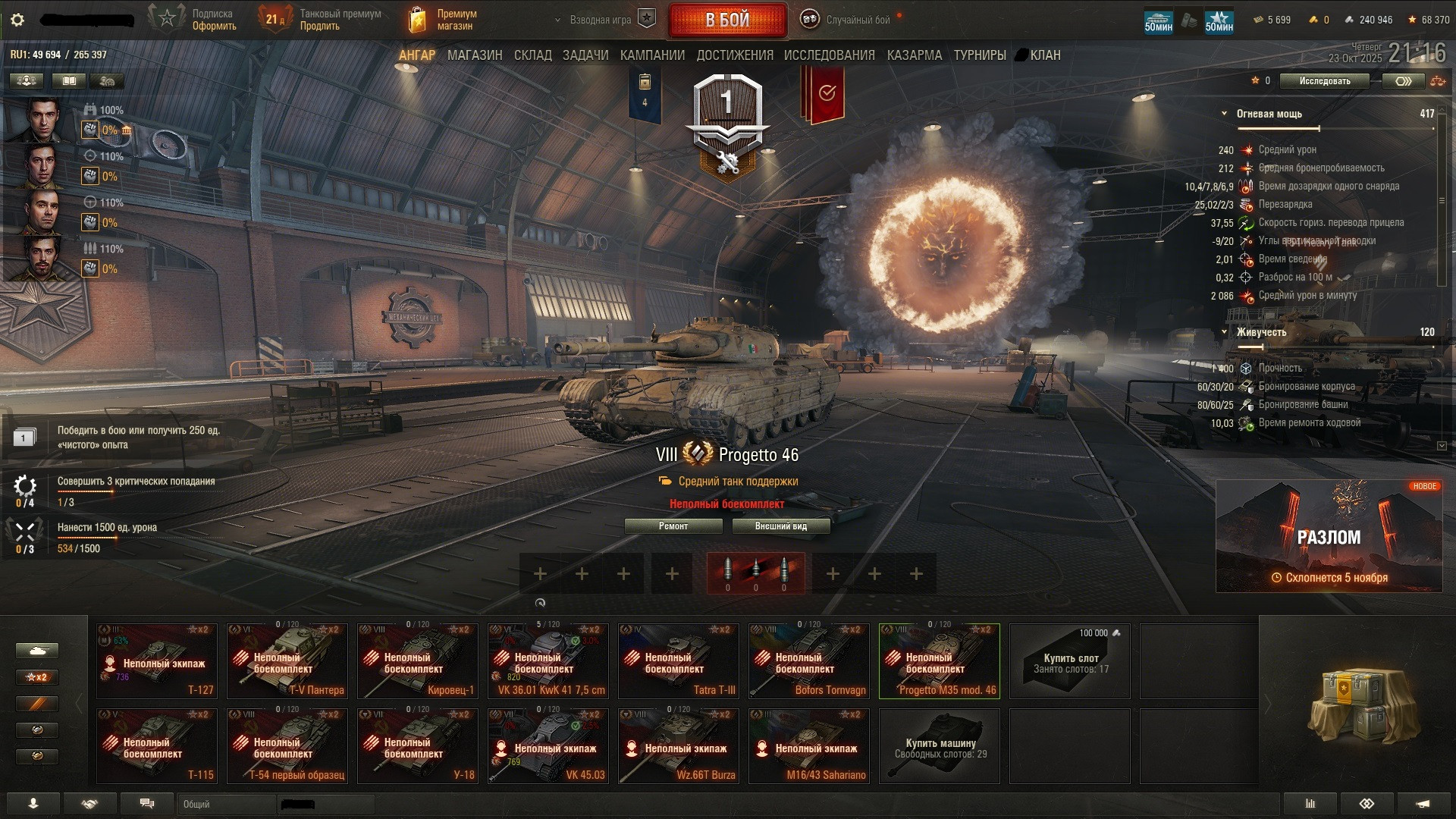
Task: Go to the КАЗАРМА barracks tab
Action: coord(914,55)
